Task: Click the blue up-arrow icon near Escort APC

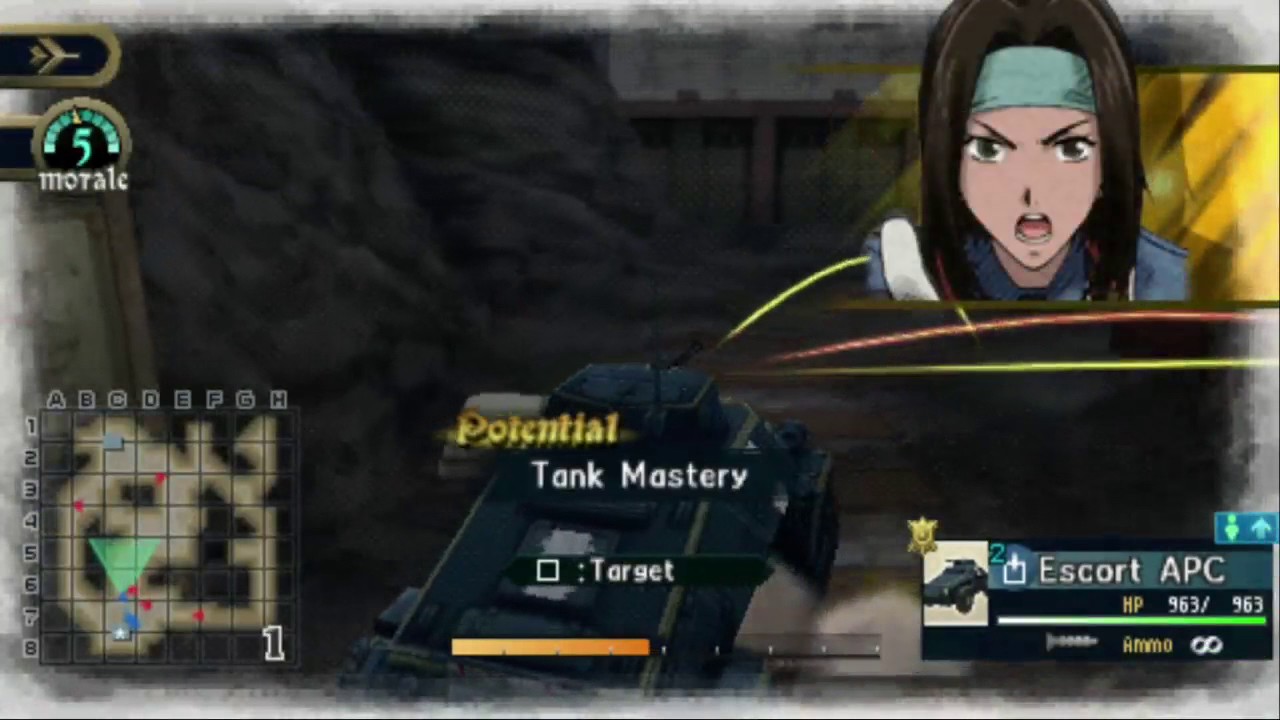Action: point(1259,528)
